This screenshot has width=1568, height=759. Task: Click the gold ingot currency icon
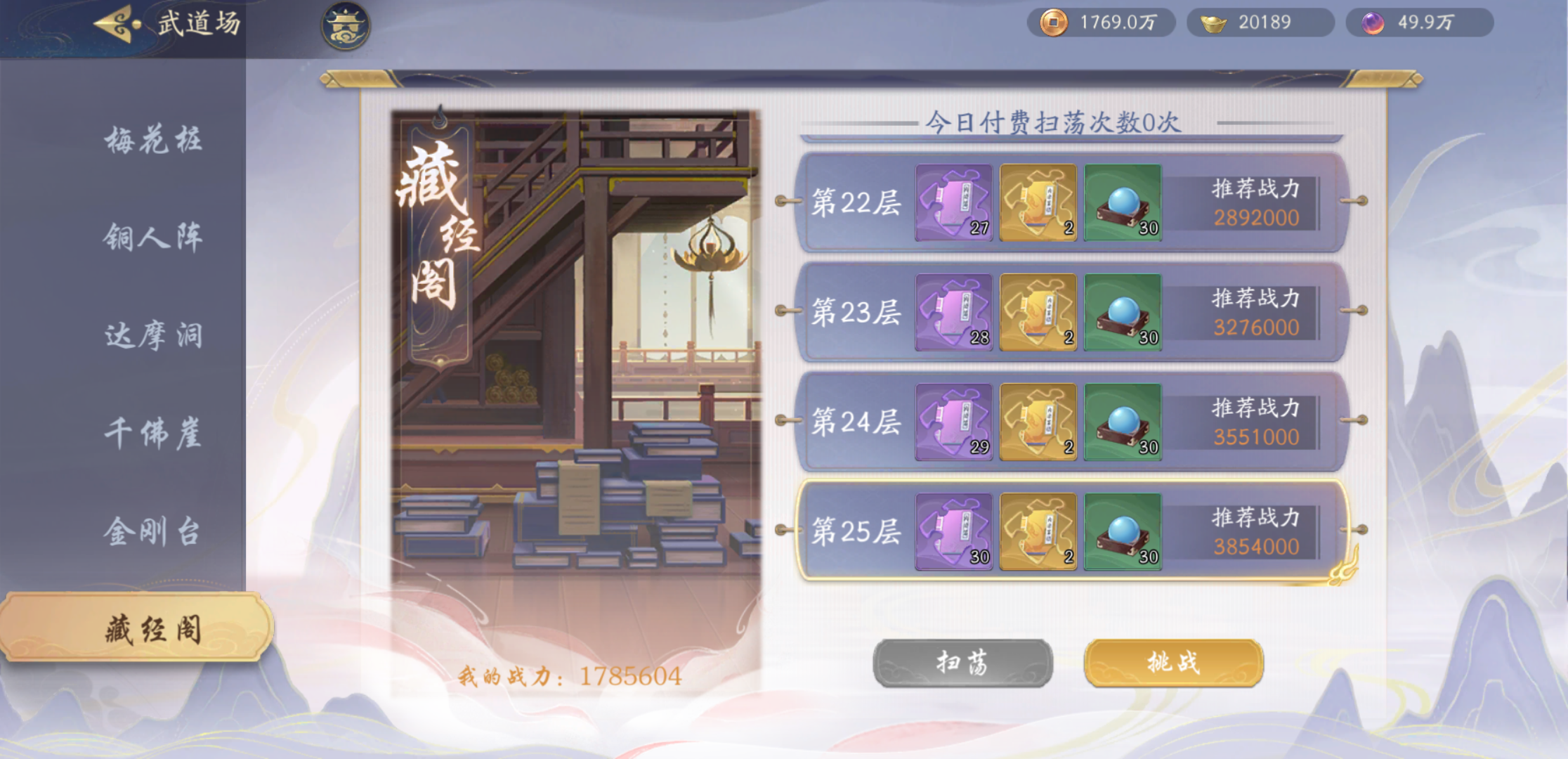tap(1213, 22)
